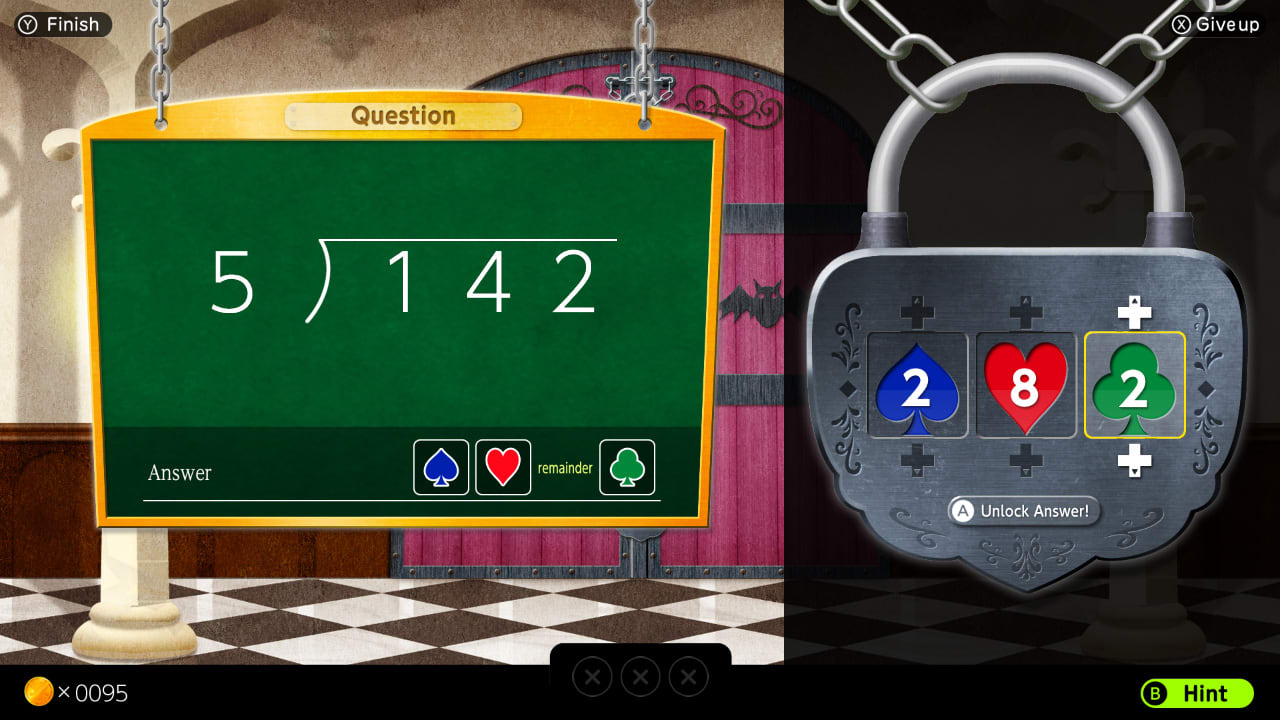Click the plus below the heart dial

coord(1026,459)
